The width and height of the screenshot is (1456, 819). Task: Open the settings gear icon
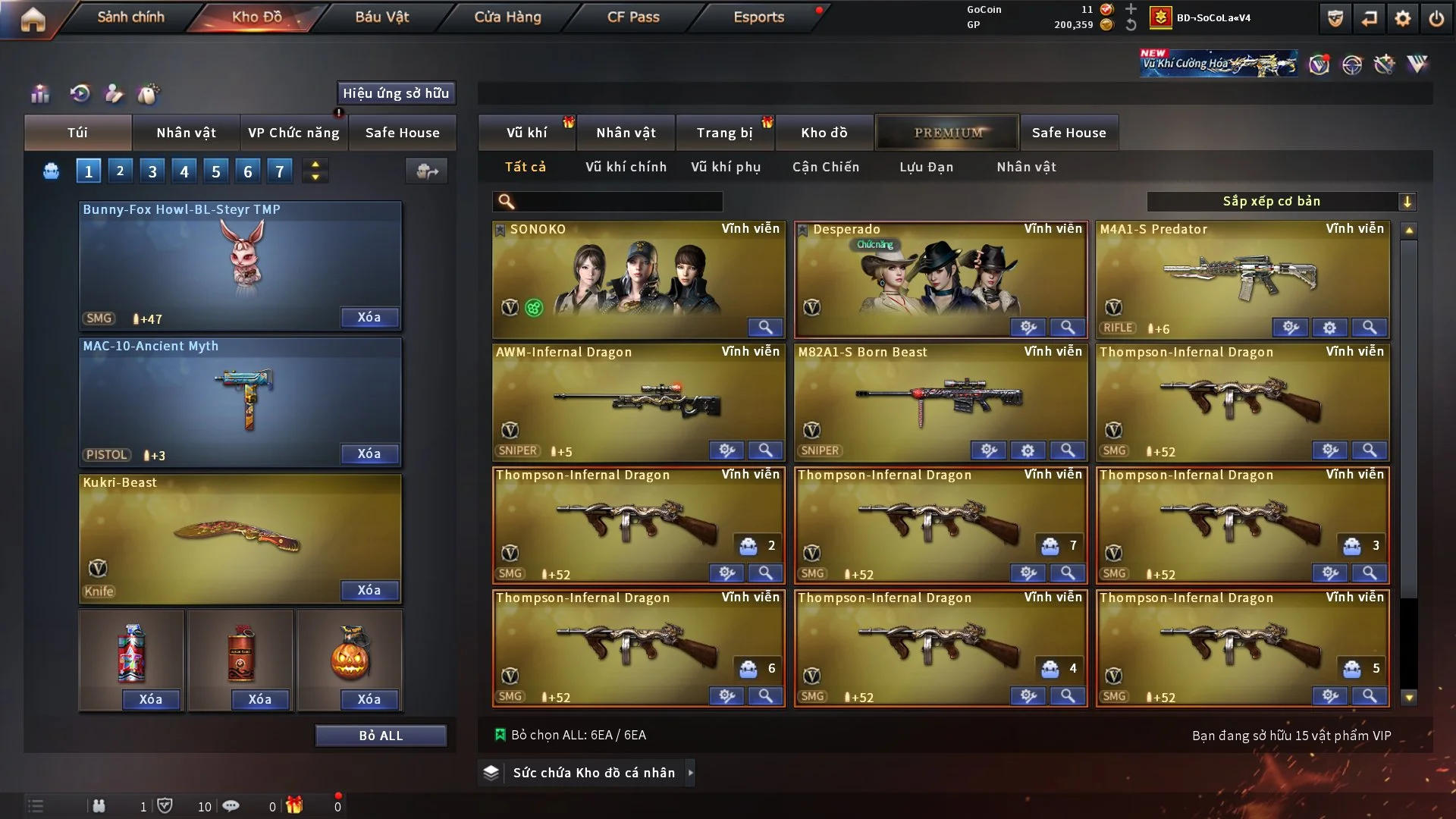click(x=1404, y=18)
